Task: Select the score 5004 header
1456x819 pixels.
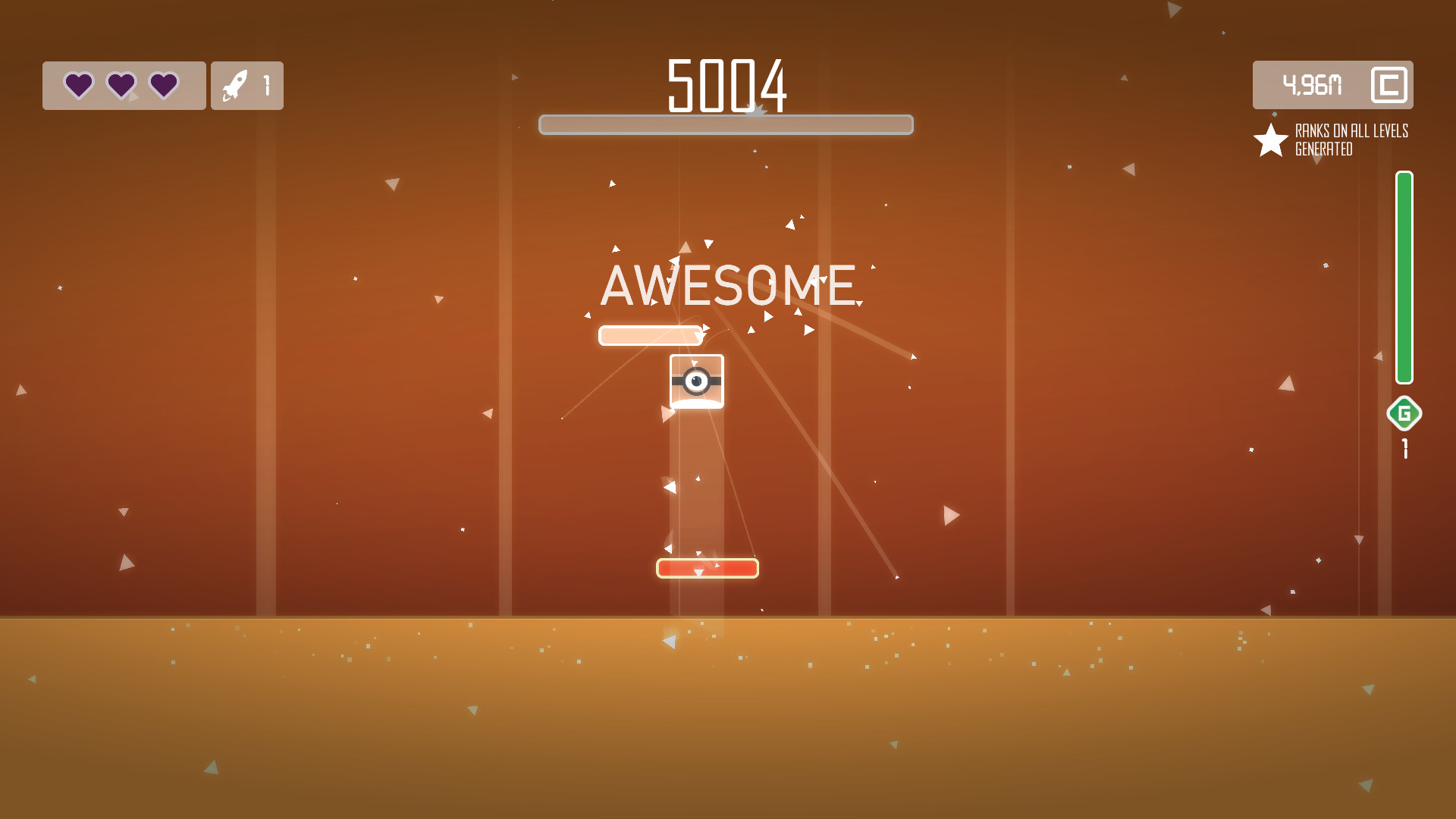Action: [726, 85]
